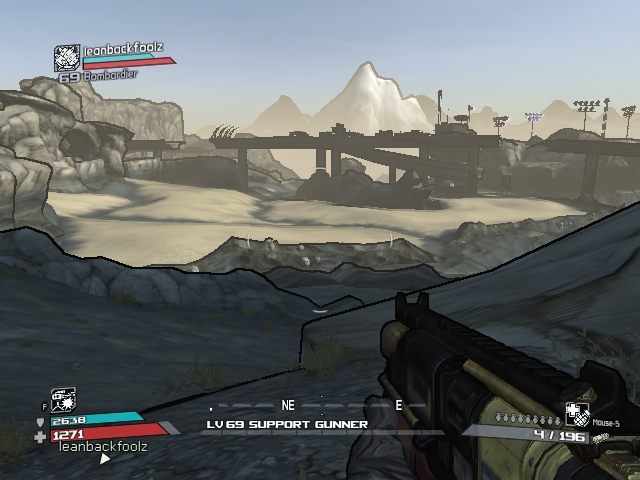Click the compass direction bar
Viewport: 640px width, 480px height.
310,408
